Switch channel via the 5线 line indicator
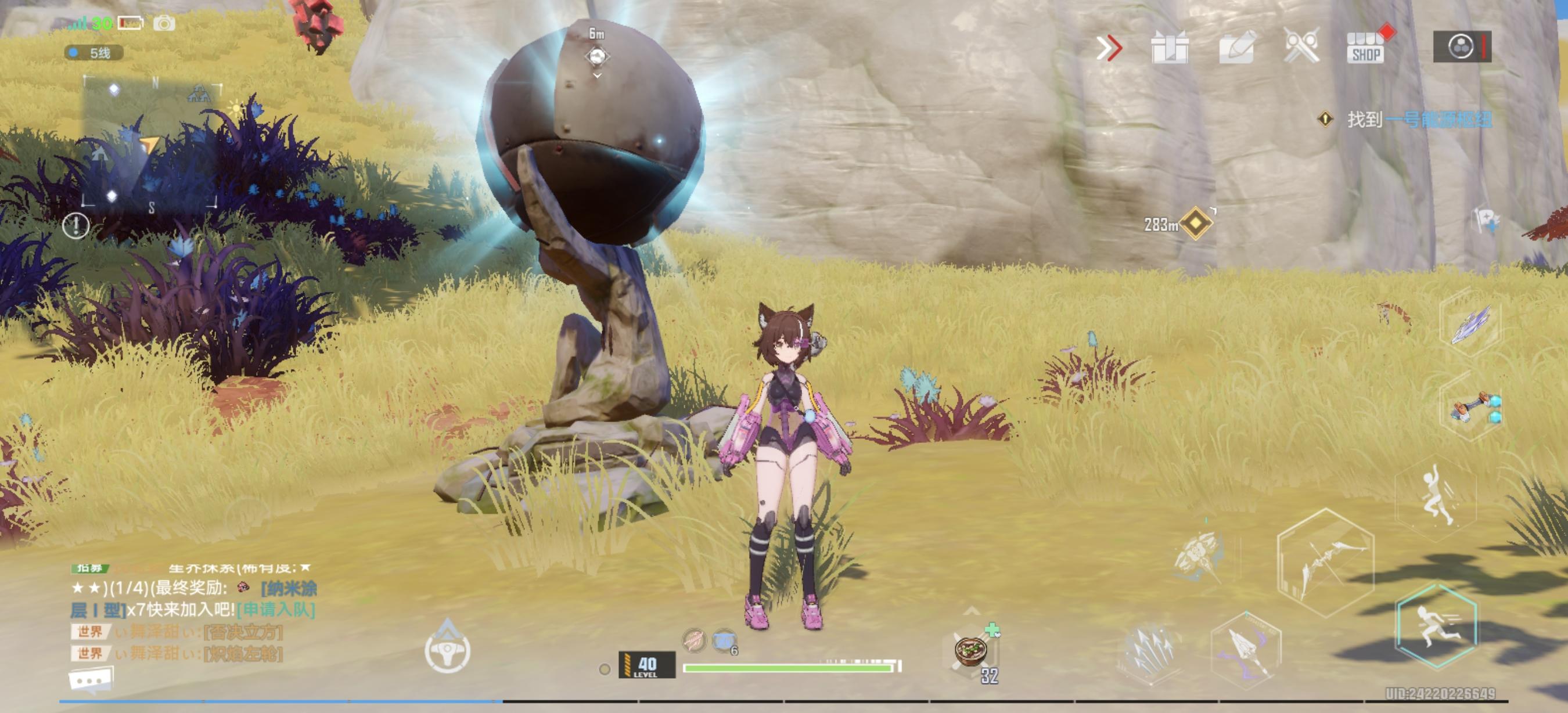 click(94, 53)
